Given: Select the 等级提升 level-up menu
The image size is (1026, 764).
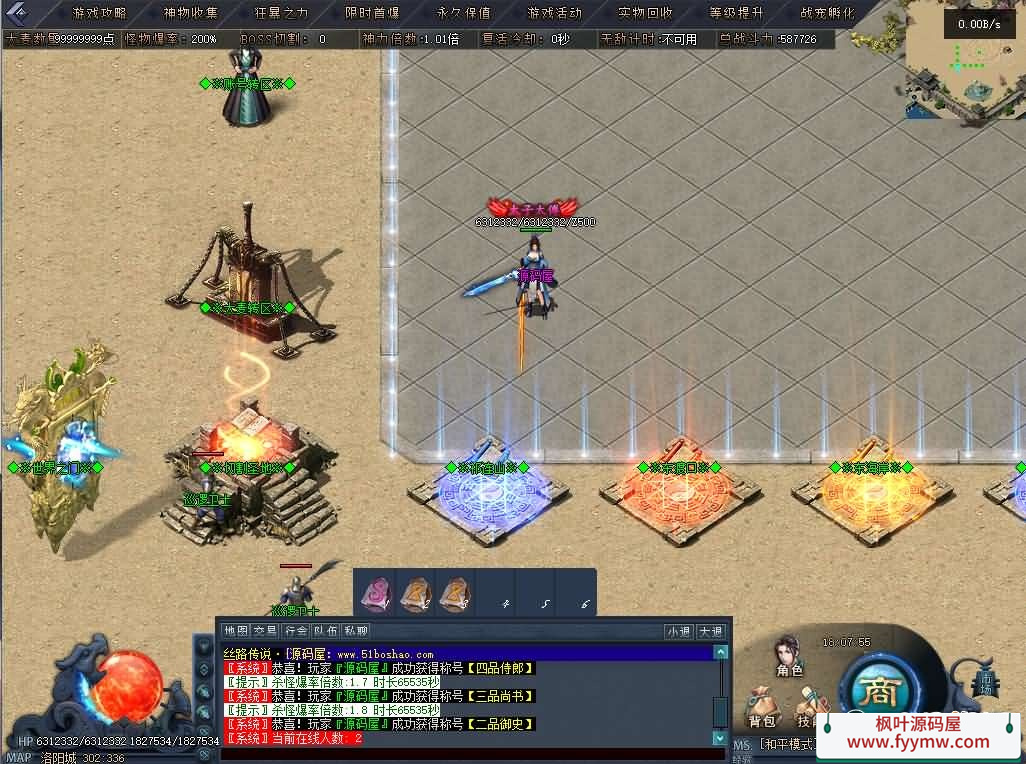Looking at the screenshot, I should pyautogui.click(x=736, y=13).
